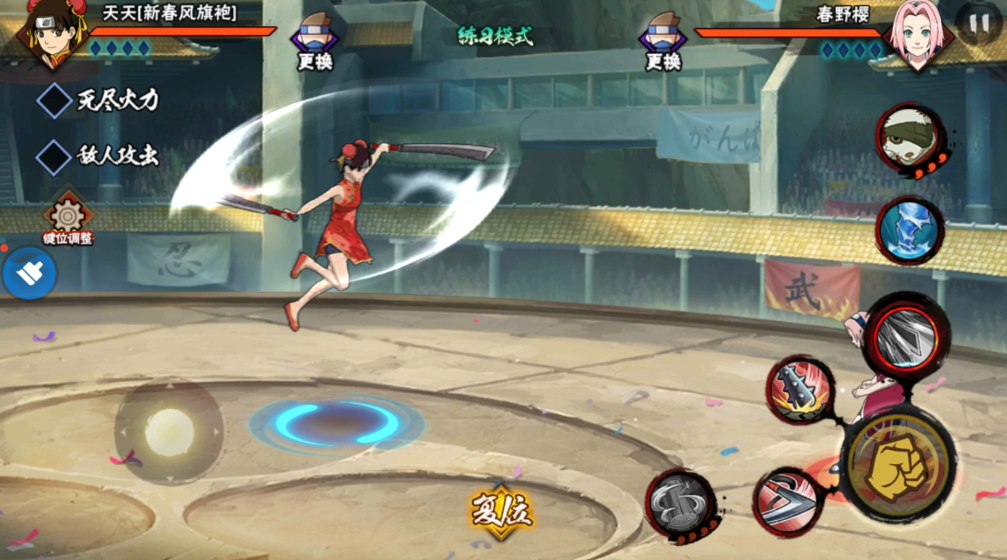Tap the blue broom icon
The image size is (1007, 560).
[x=29, y=273]
